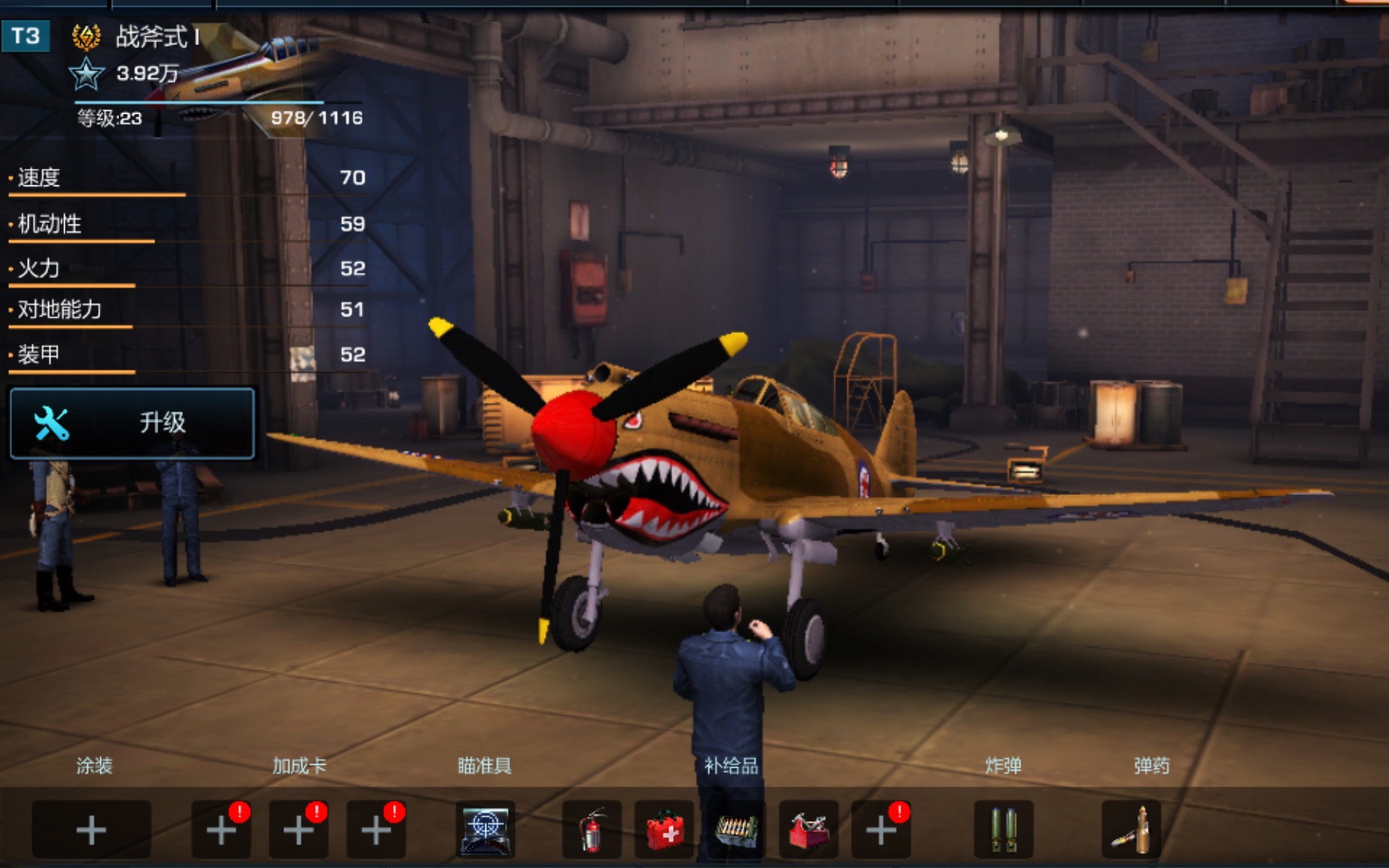This screenshot has width=1389, height=868.
Task: Select the red toolbox supply slot
Action: [x=808, y=830]
